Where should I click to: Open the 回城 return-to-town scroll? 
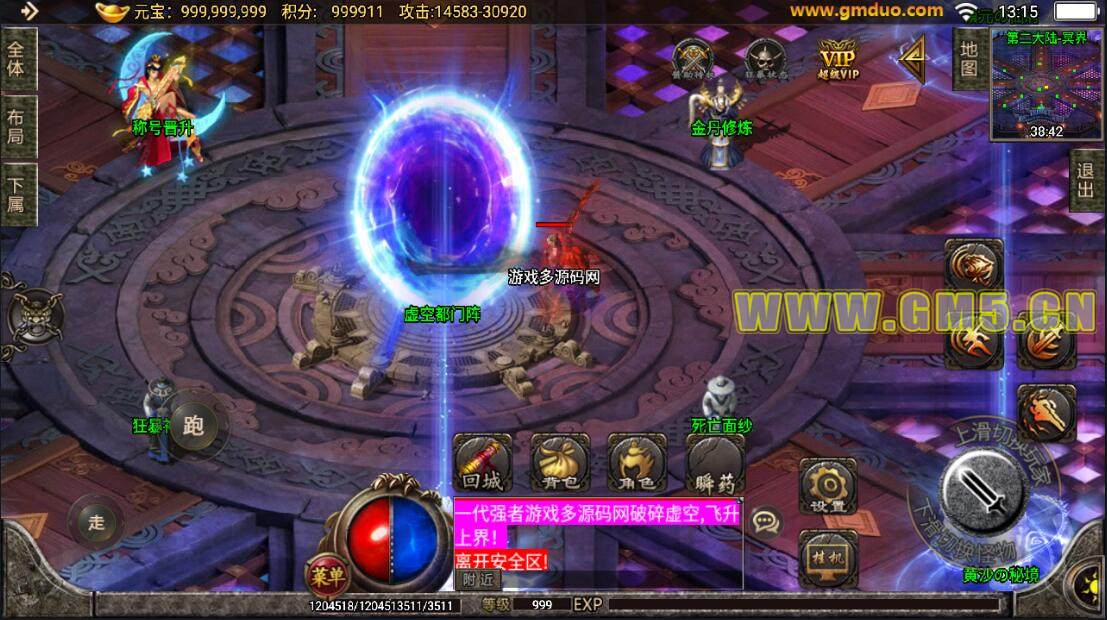click(482, 463)
